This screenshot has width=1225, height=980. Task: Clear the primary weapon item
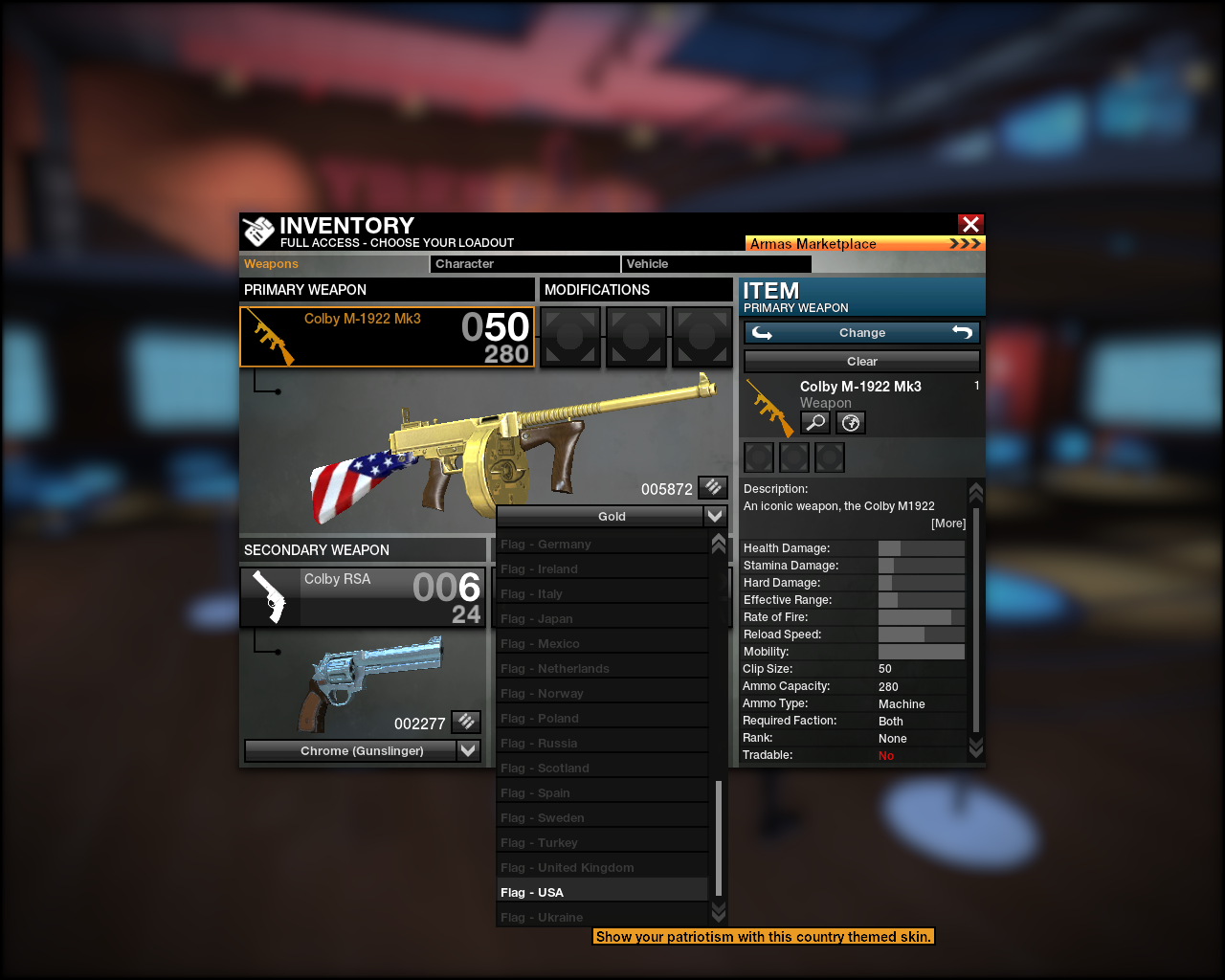pyautogui.click(x=861, y=362)
